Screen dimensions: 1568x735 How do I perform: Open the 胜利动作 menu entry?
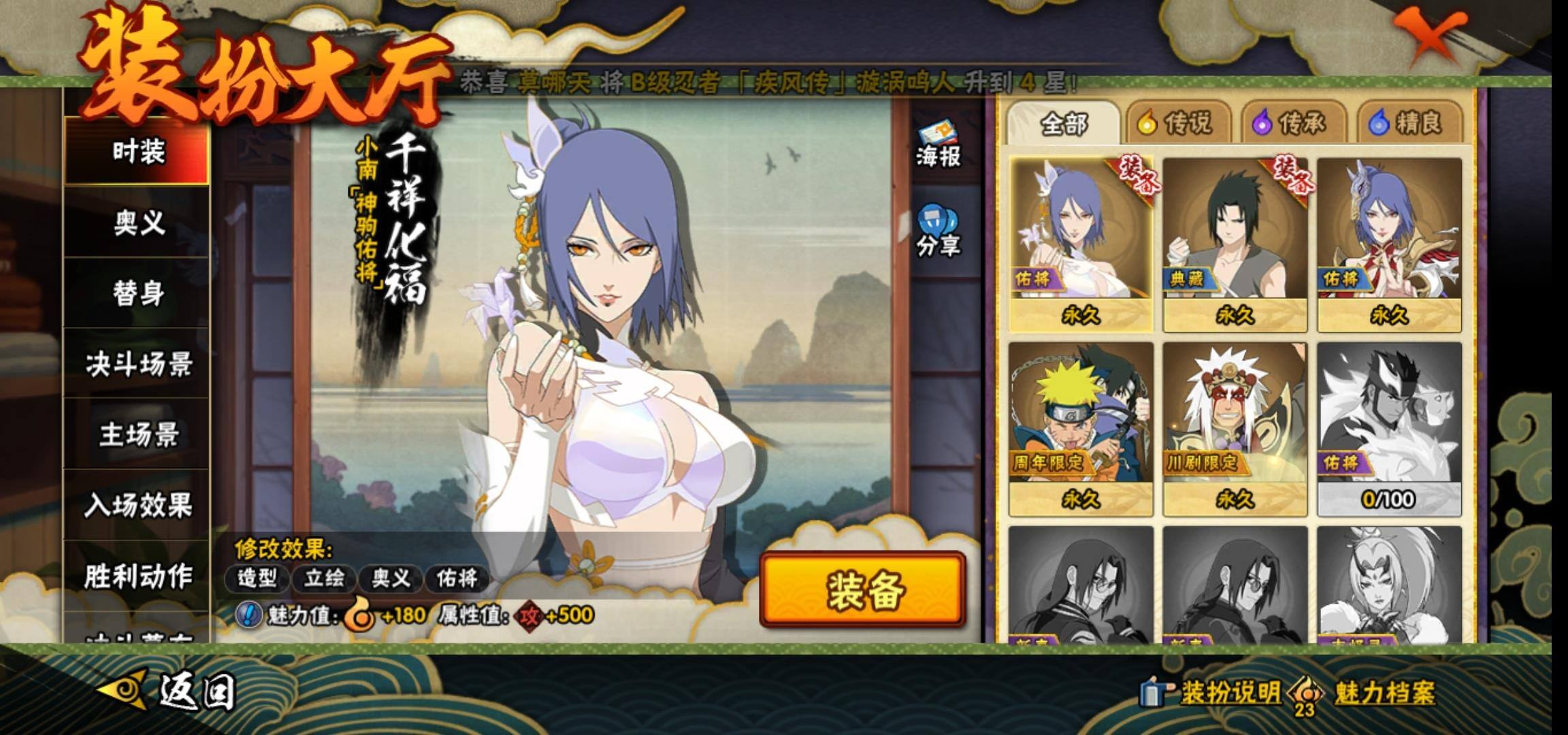[137, 576]
